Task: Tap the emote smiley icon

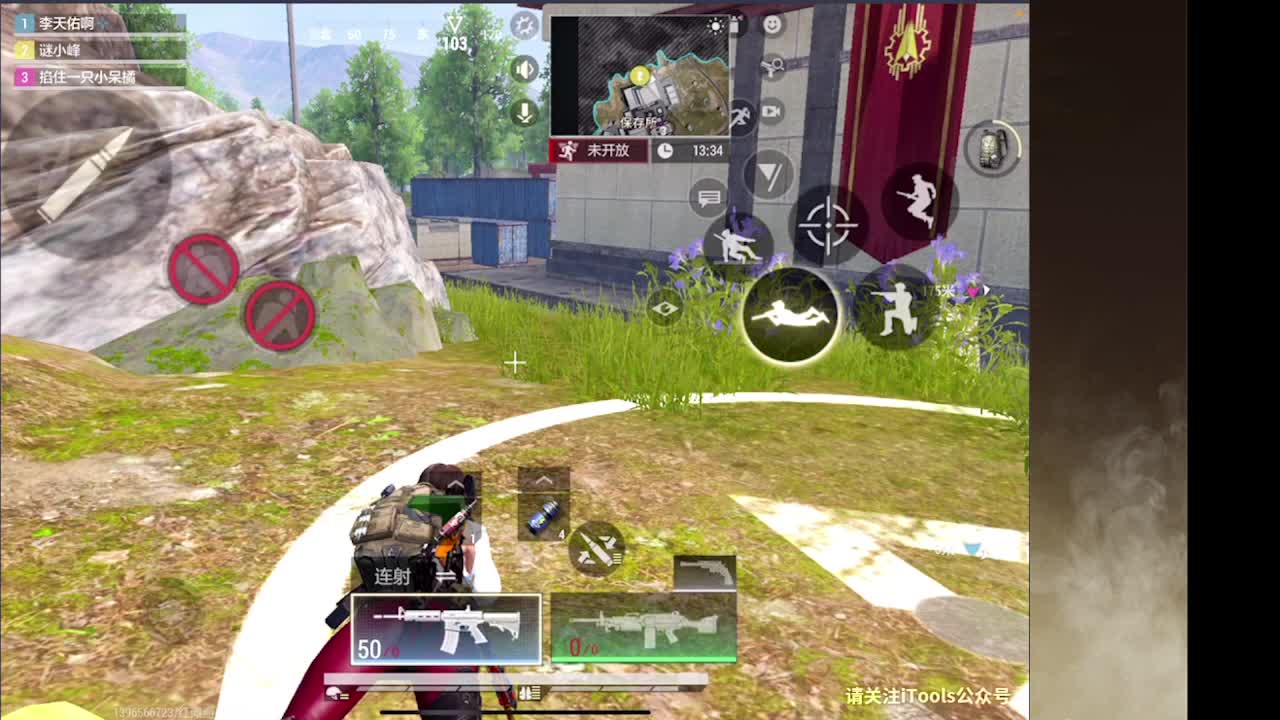Action: 770,24
